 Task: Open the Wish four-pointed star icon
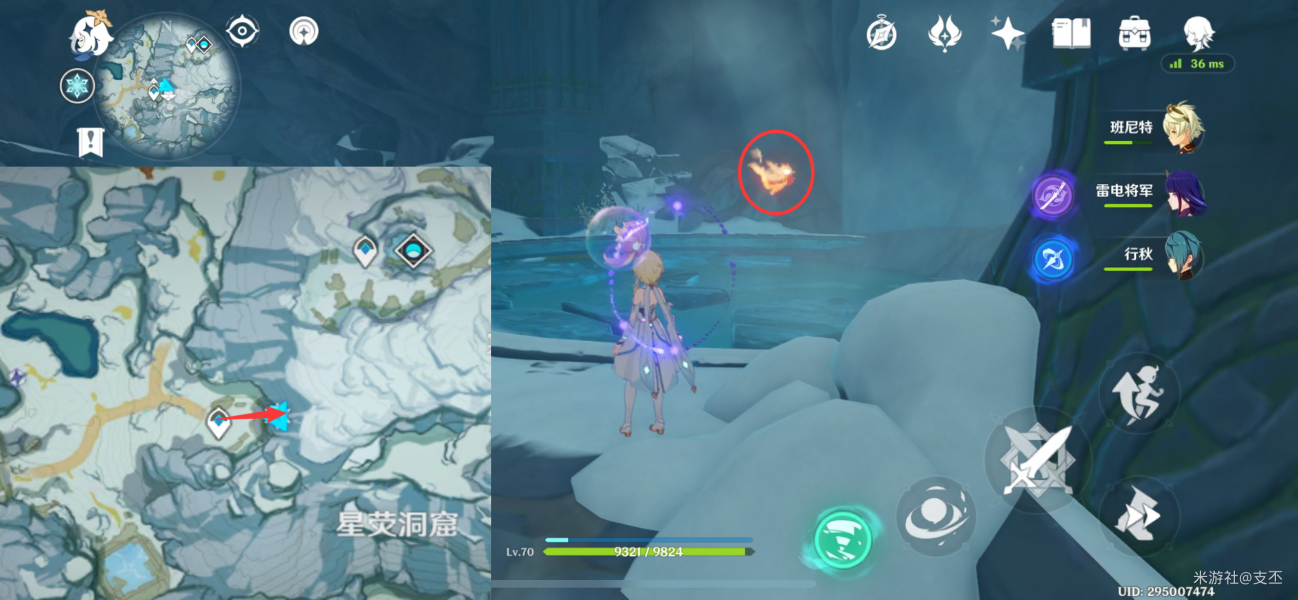click(1007, 34)
